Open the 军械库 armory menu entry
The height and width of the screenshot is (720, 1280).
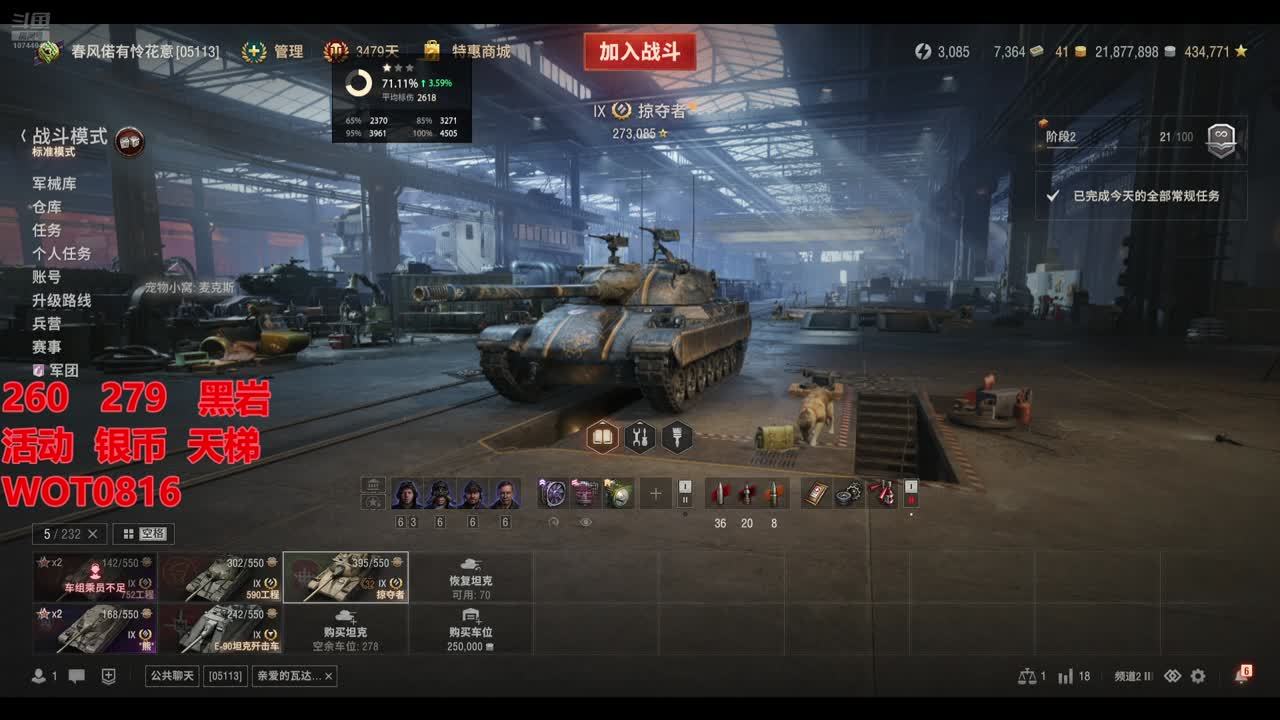coord(54,184)
